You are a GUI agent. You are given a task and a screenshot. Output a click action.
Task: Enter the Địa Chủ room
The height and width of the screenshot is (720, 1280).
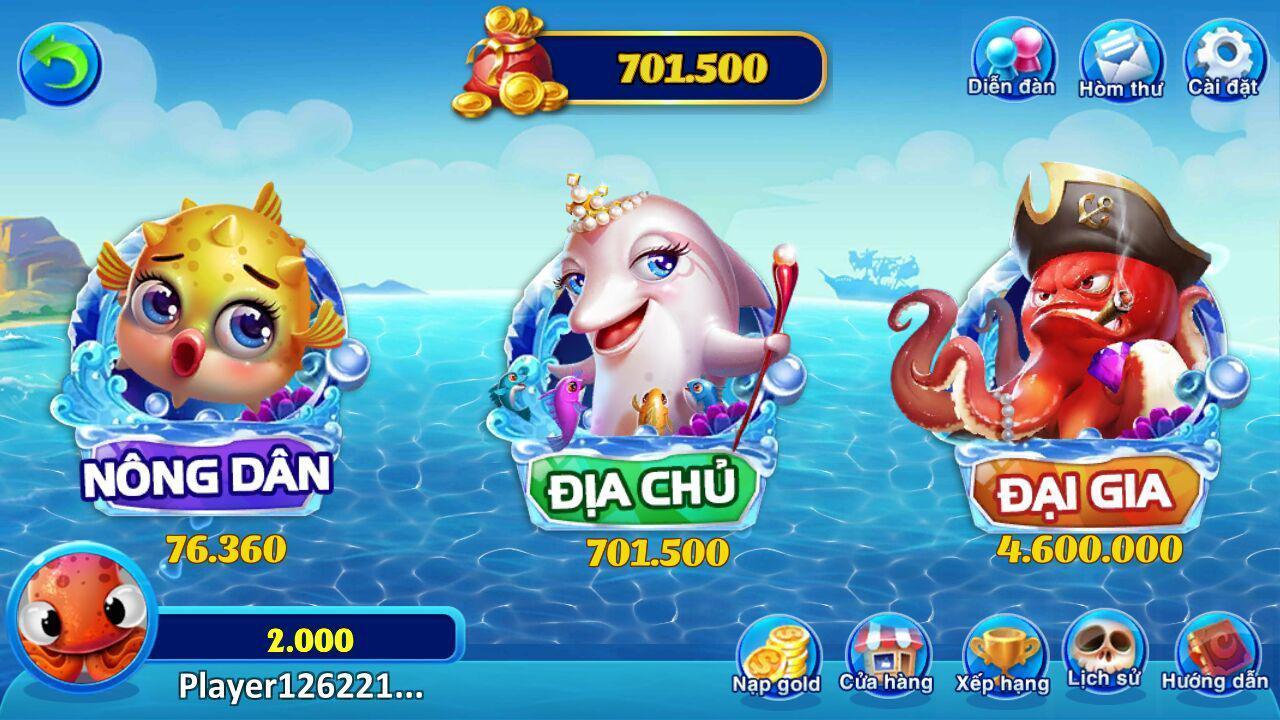[640, 487]
